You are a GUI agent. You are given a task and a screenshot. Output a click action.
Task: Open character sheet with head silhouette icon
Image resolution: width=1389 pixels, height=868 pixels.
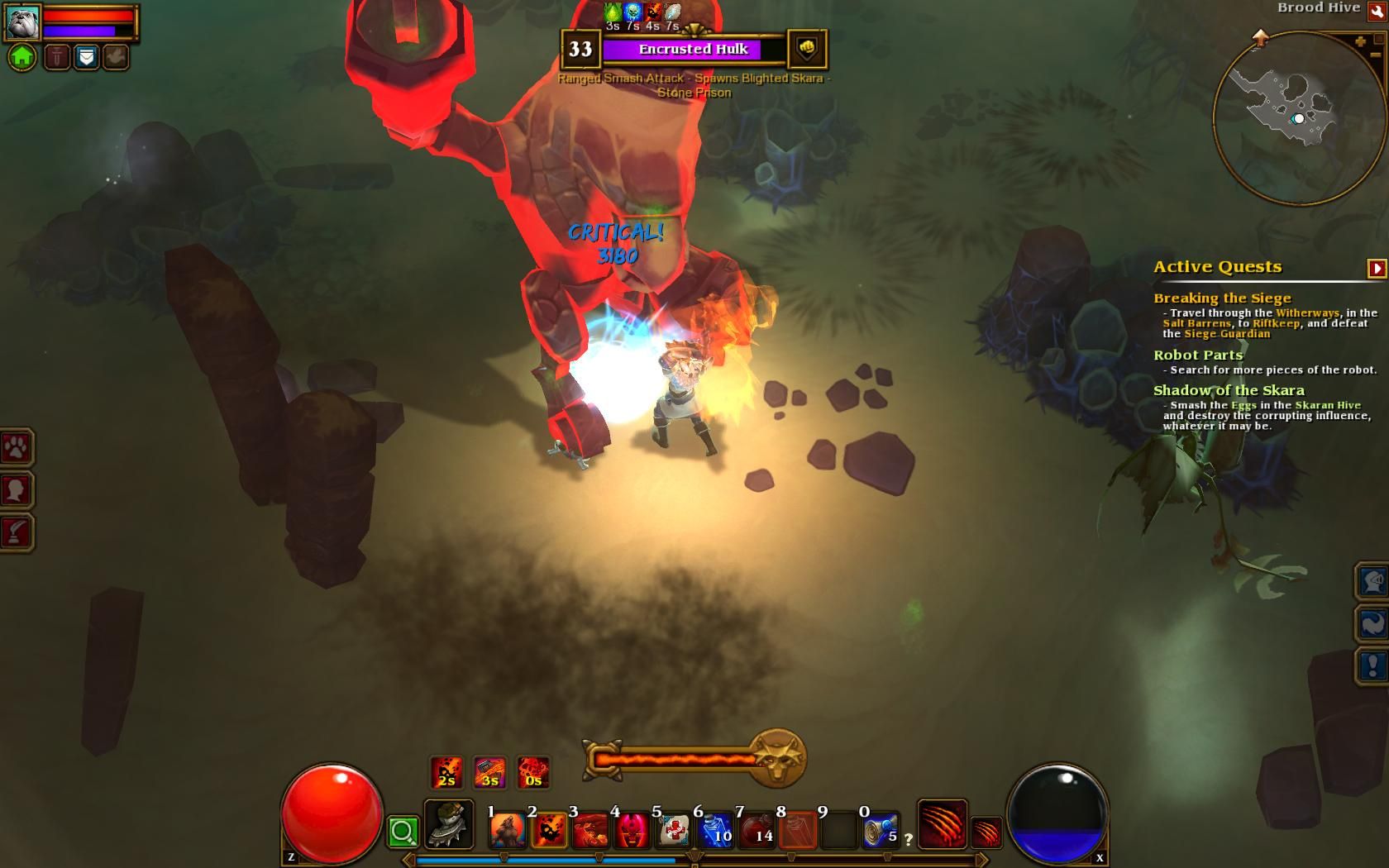[17, 490]
